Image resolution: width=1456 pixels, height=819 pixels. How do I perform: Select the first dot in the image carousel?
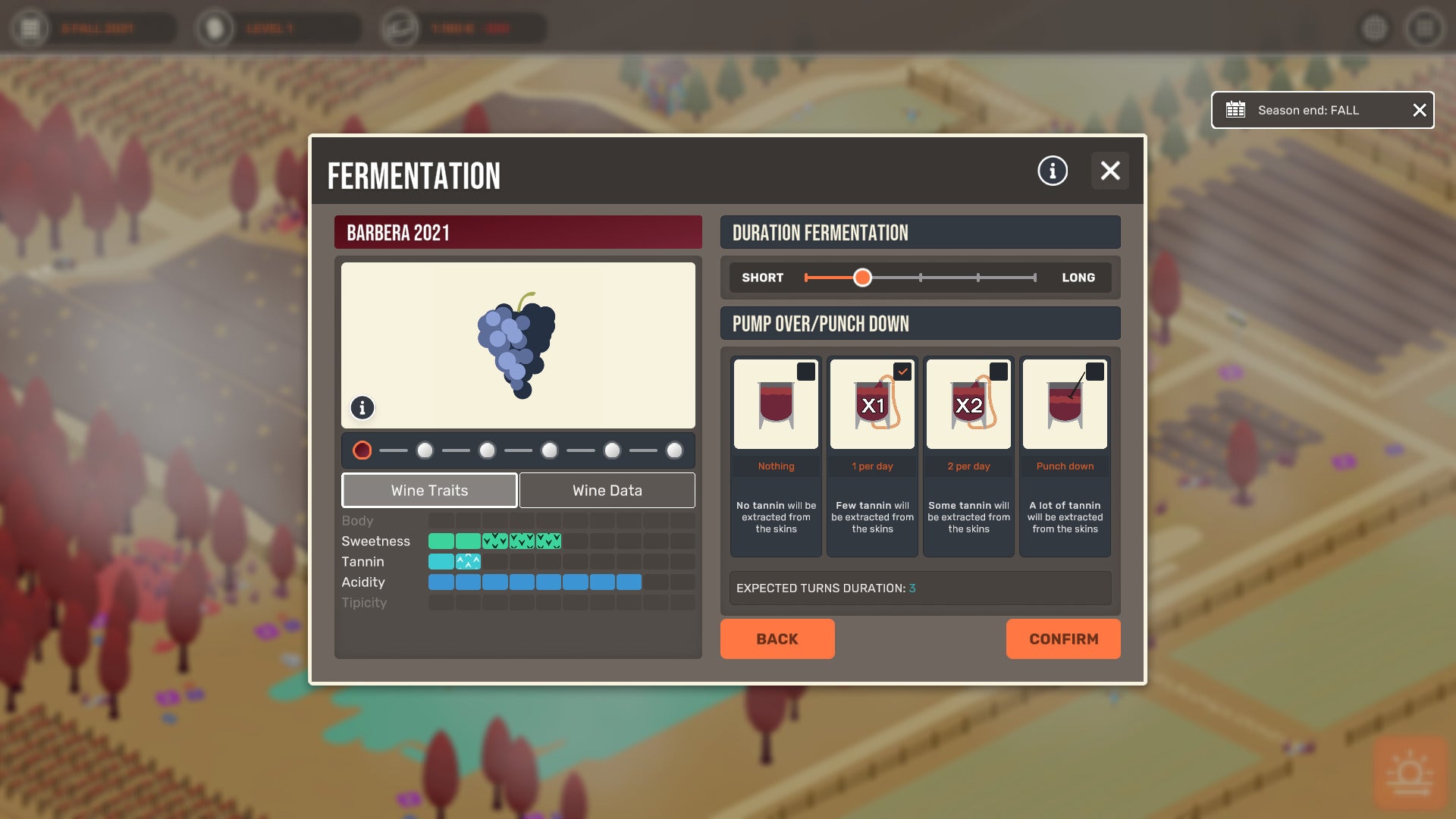coord(362,450)
